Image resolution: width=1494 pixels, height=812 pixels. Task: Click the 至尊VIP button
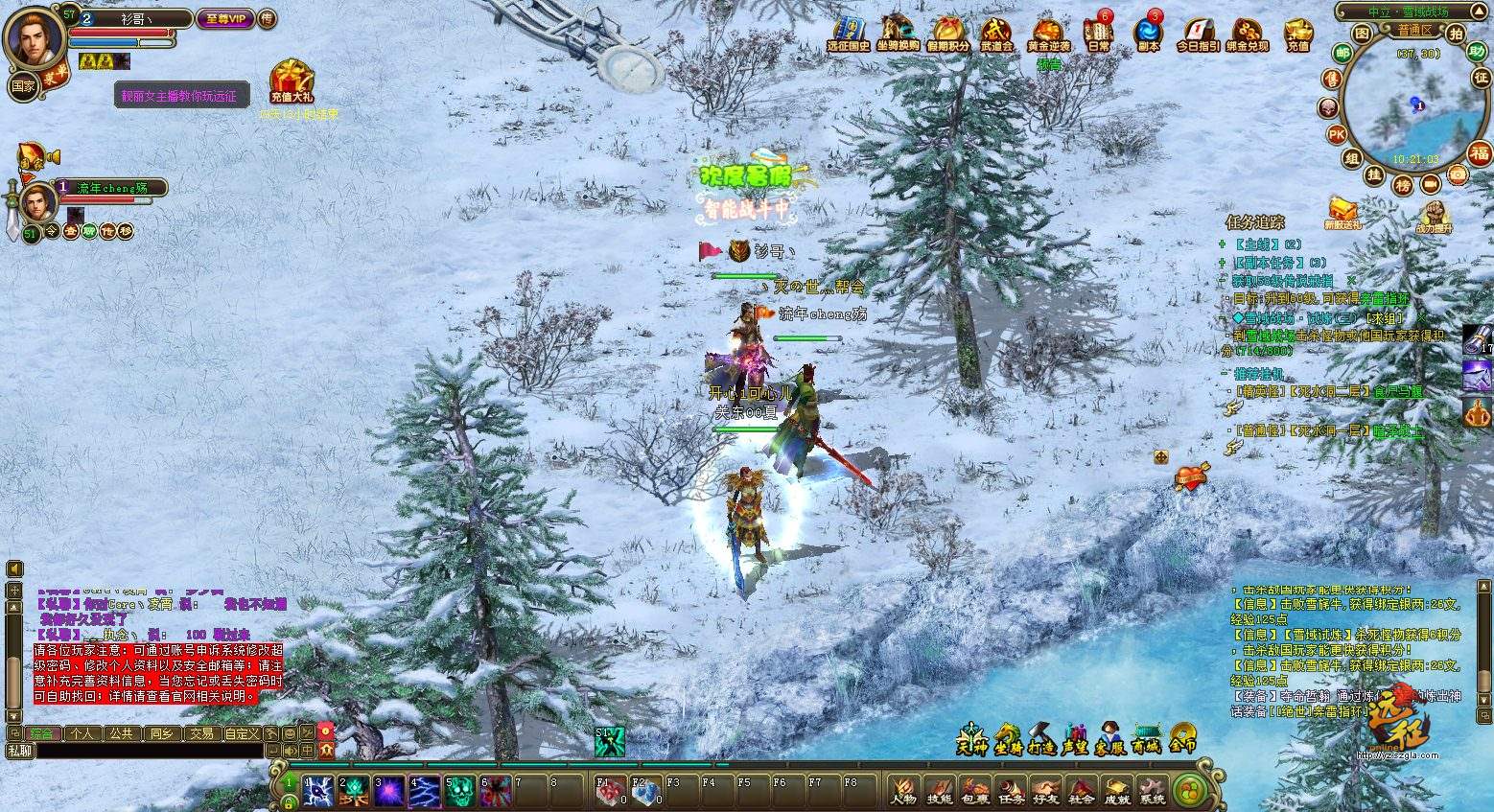pos(225,19)
